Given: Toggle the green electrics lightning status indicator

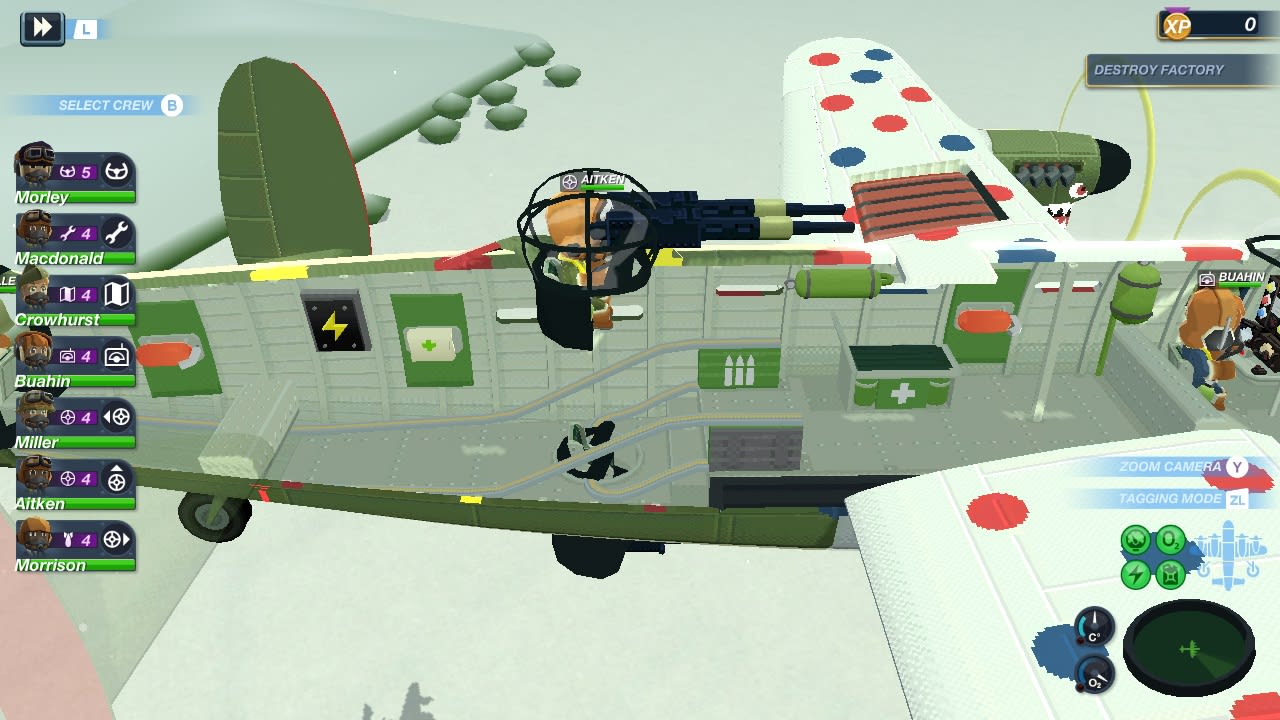Looking at the screenshot, I should (1134, 572).
